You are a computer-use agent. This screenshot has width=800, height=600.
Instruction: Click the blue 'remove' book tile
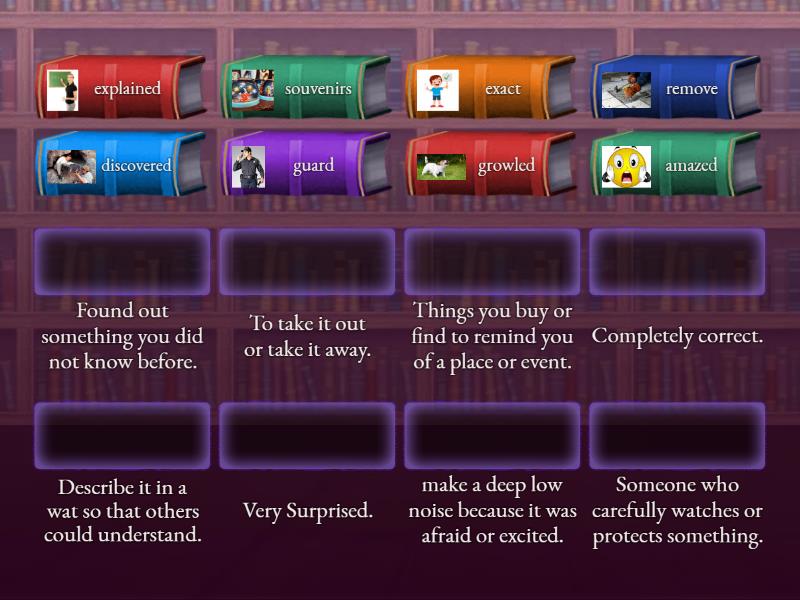676,89
